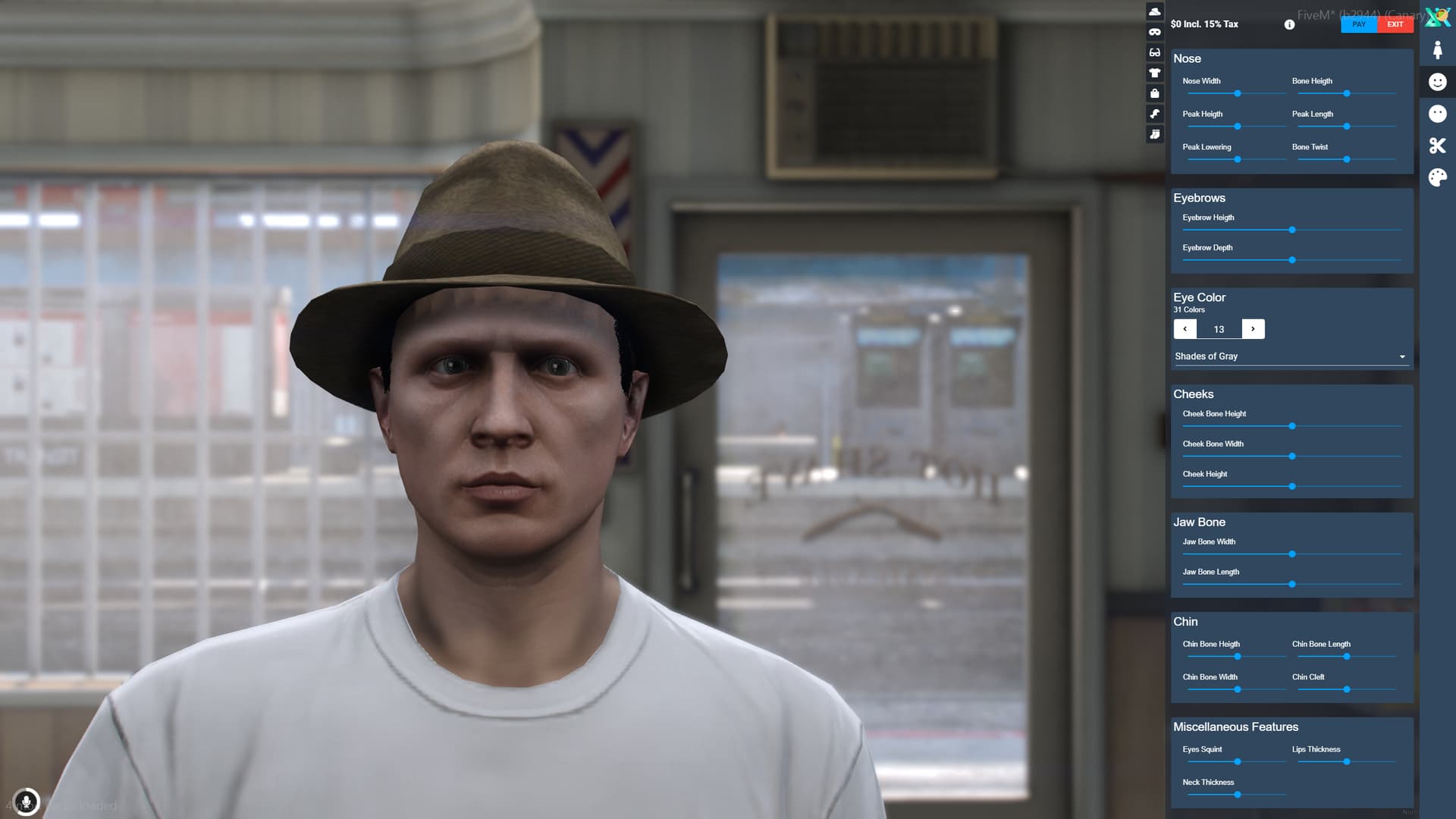This screenshot has height=819, width=1456.
Task: Open the mask customization icon
Action: click(x=1153, y=32)
